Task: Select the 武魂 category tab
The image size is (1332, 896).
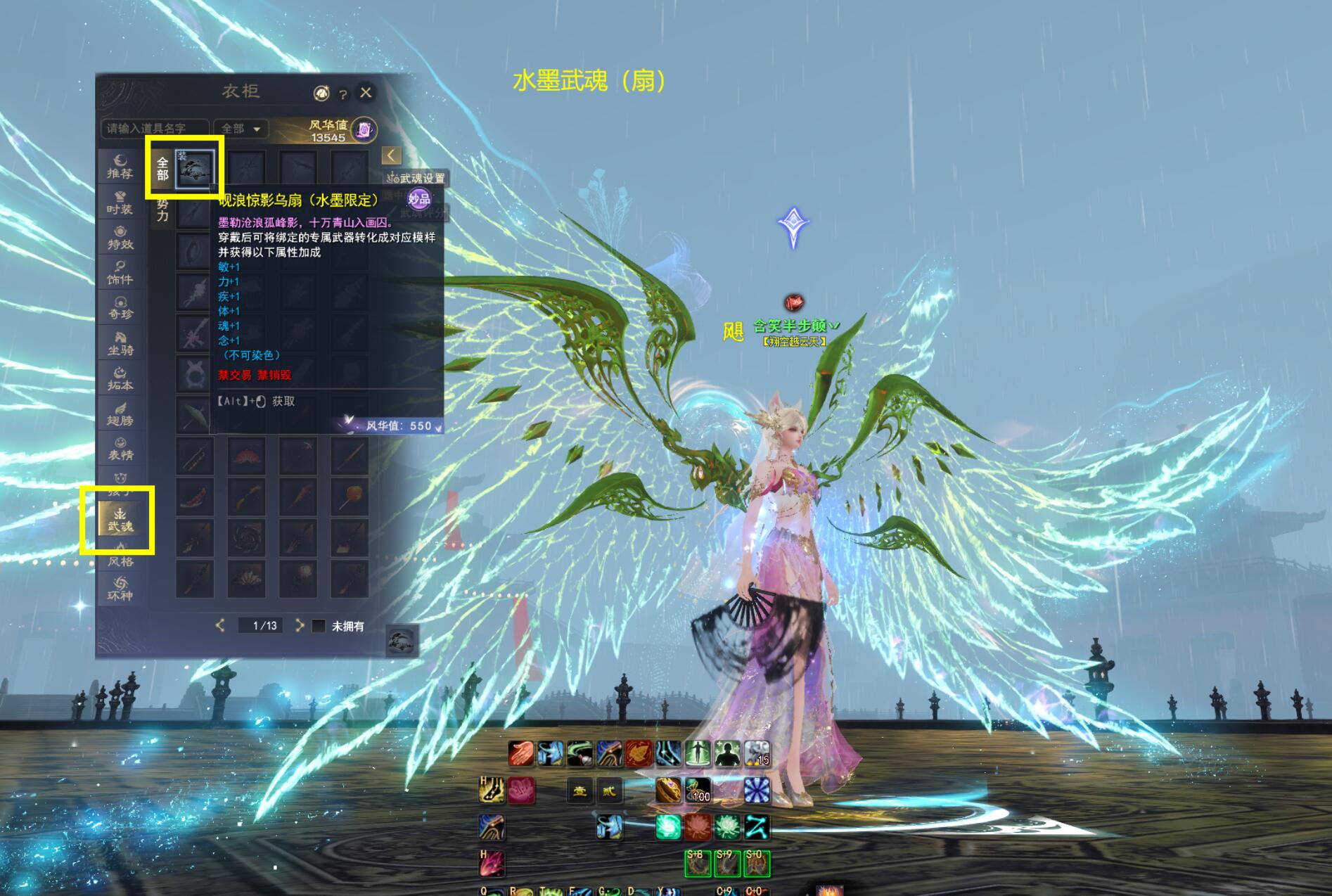Action: click(120, 520)
